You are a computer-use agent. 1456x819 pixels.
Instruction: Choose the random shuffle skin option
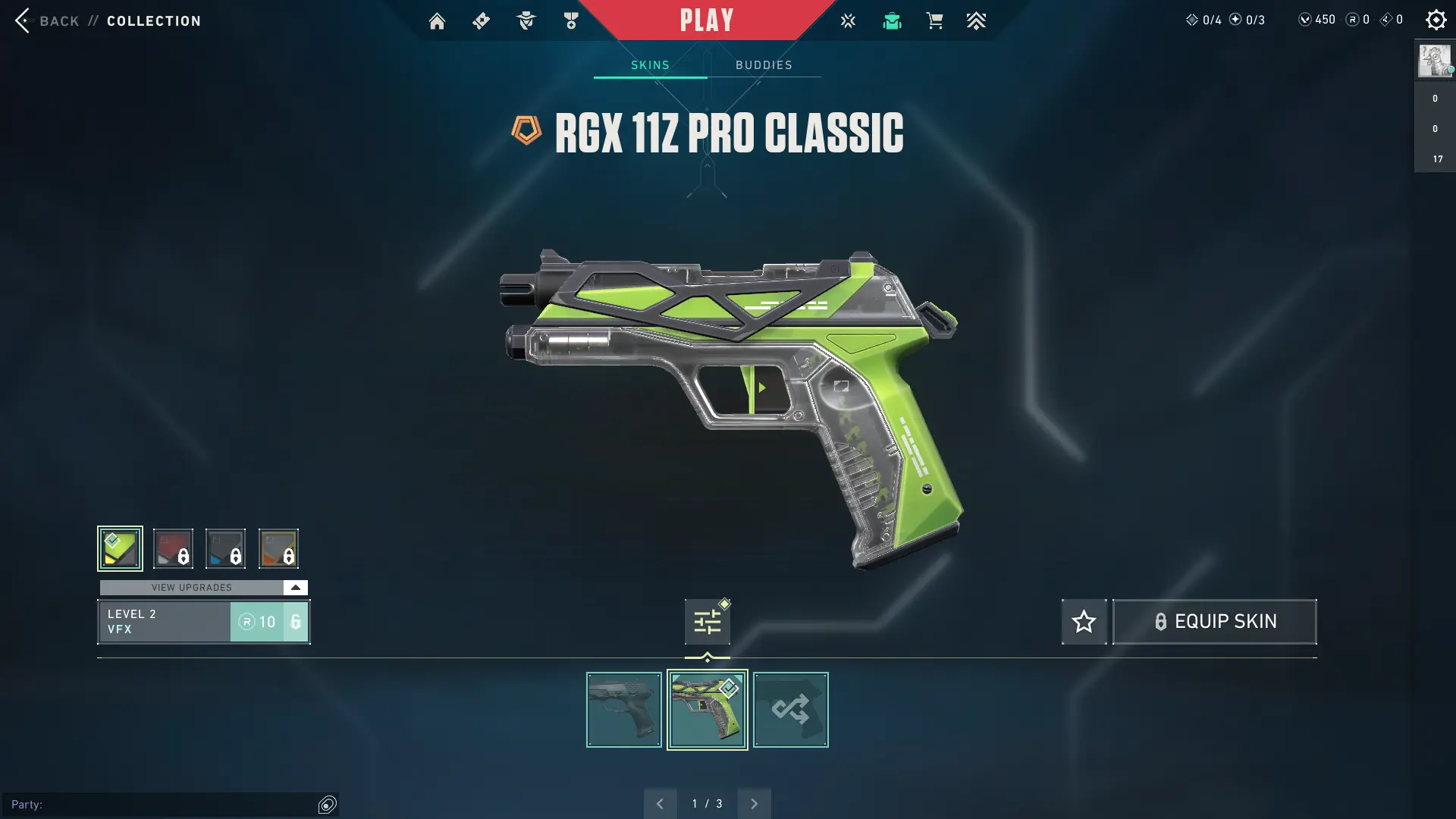pyautogui.click(x=790, y=710)
